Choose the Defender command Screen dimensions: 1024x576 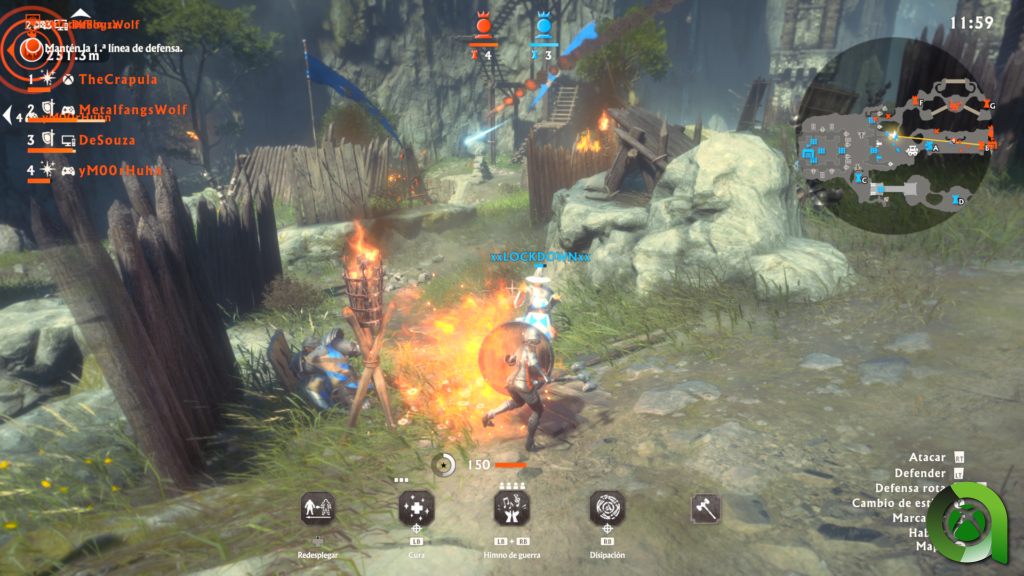point(921,473)
